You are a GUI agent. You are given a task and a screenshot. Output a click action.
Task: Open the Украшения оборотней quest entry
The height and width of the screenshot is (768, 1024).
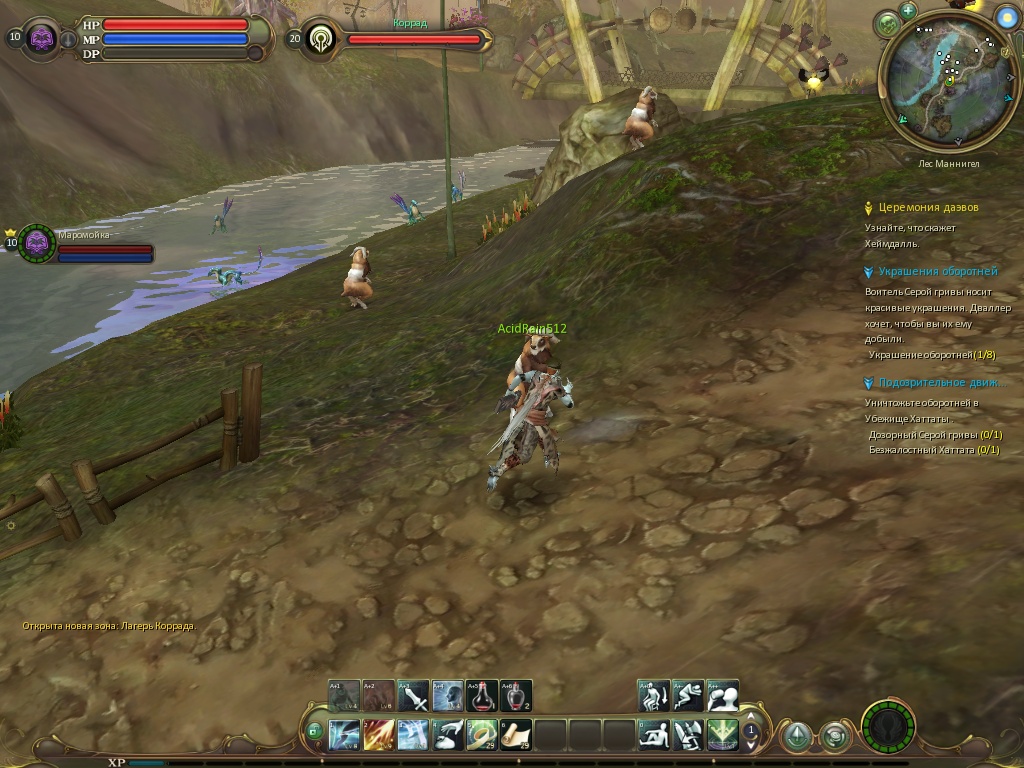coord(937,271)
